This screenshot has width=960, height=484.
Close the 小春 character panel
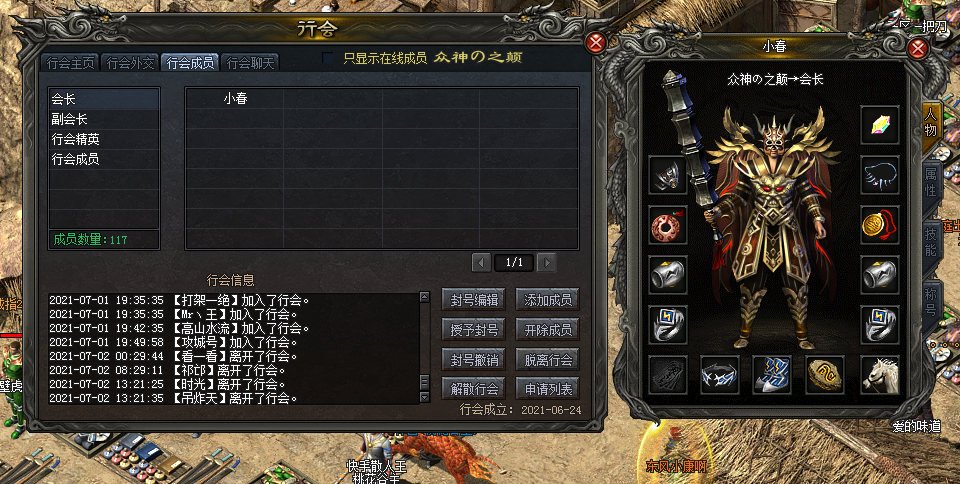[920, 48]
